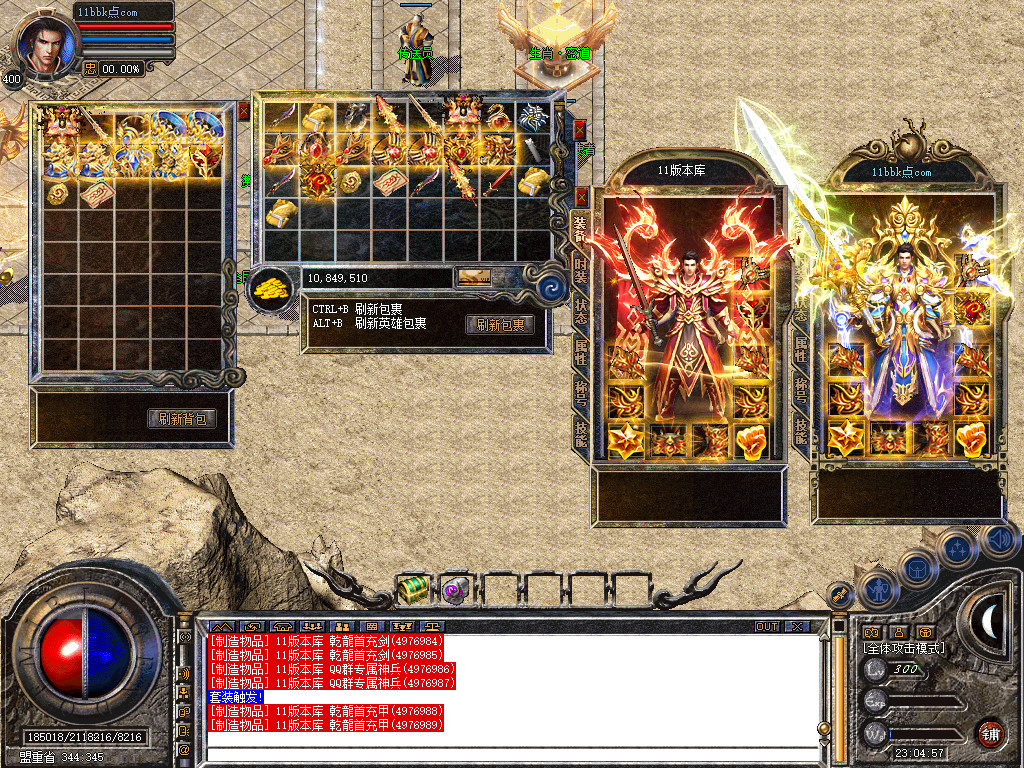This screenshot has width=1024, height=768.
Task: Click the 刷新背包 refresh backpack button
Action: coord(182,419)
